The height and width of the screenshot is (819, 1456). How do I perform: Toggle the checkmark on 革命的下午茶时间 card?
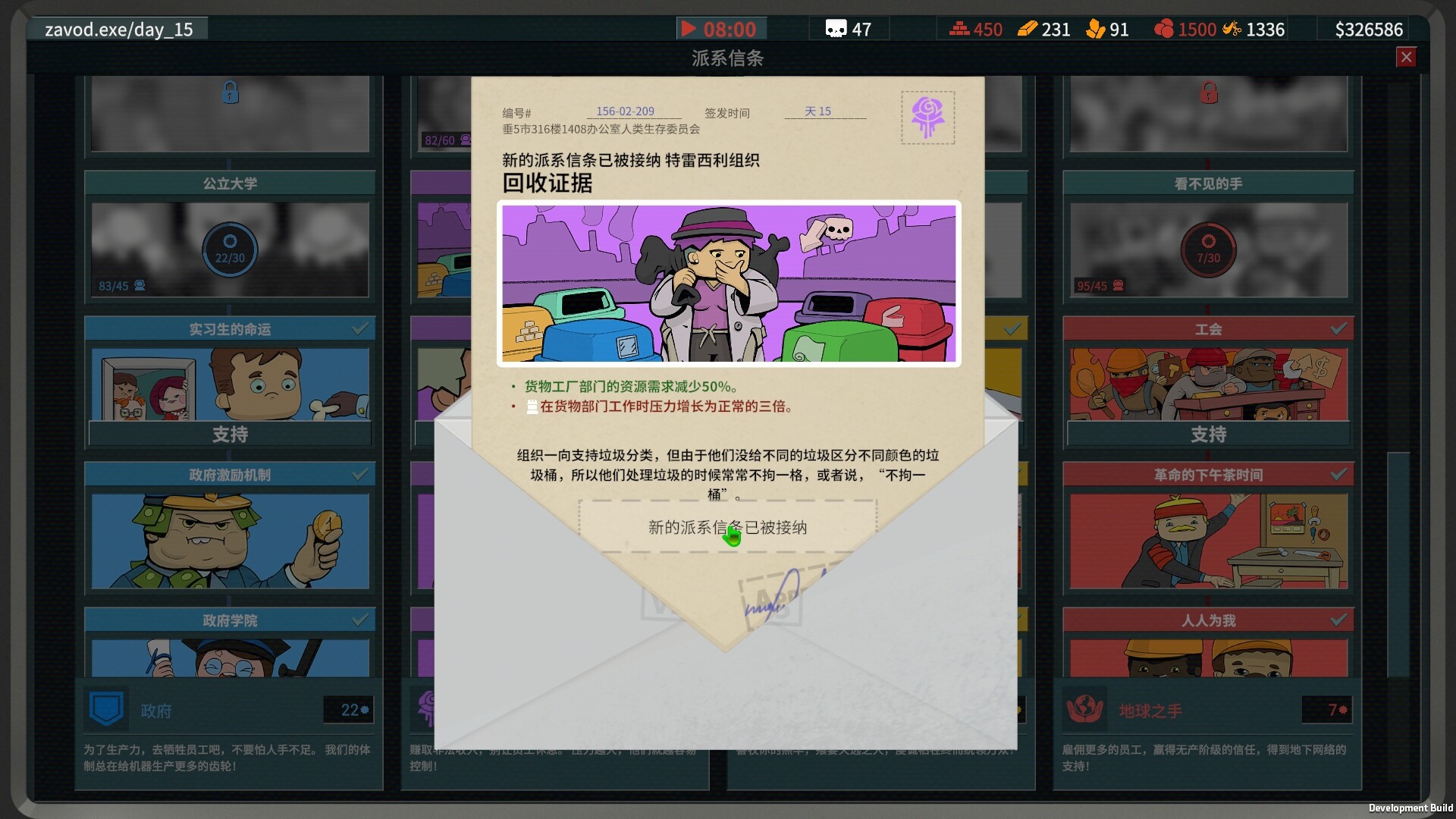(1338, 474)
